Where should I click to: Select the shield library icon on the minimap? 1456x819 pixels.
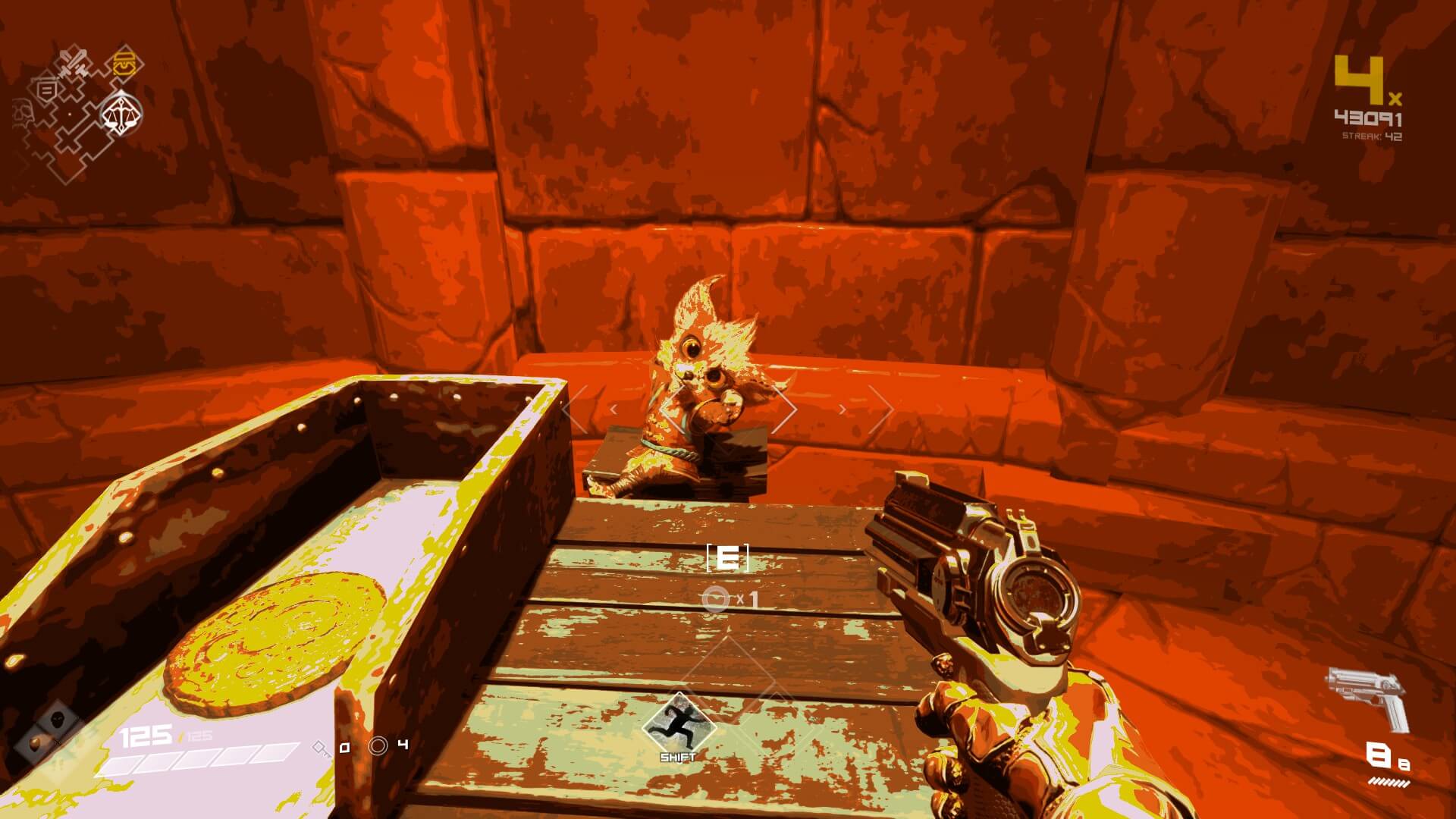pyautogui.click(x=47, y=89)
